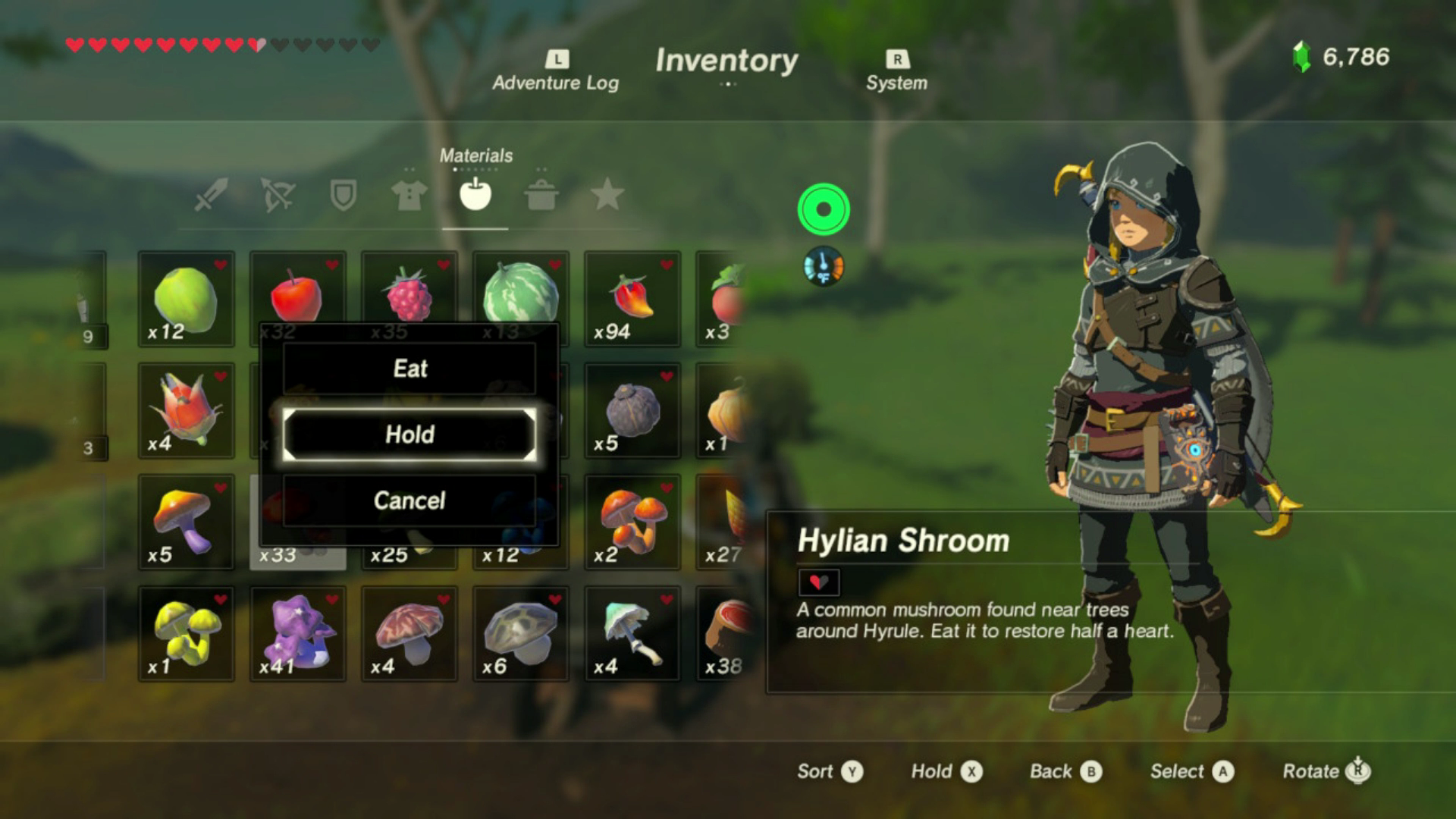Viewport: 1456px width, 819px height.
Task: Switch to the shields tab
Action: 343,195
